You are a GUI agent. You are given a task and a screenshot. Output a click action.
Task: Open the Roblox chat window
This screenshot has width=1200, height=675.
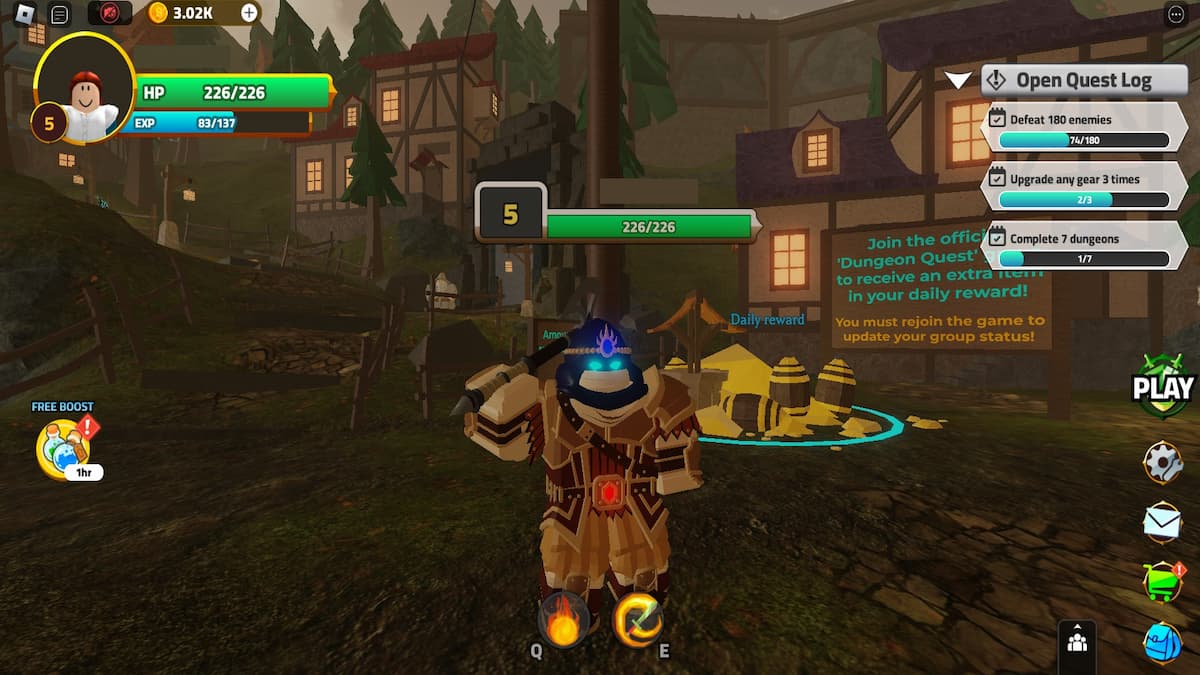[x=60, y=14]
